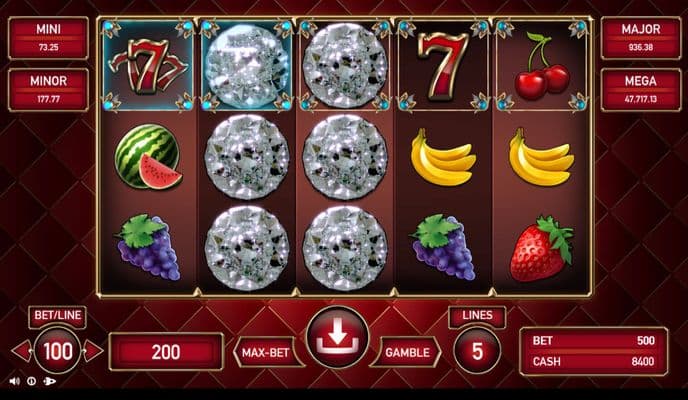Open the info paytable icon

coord(32,381)
